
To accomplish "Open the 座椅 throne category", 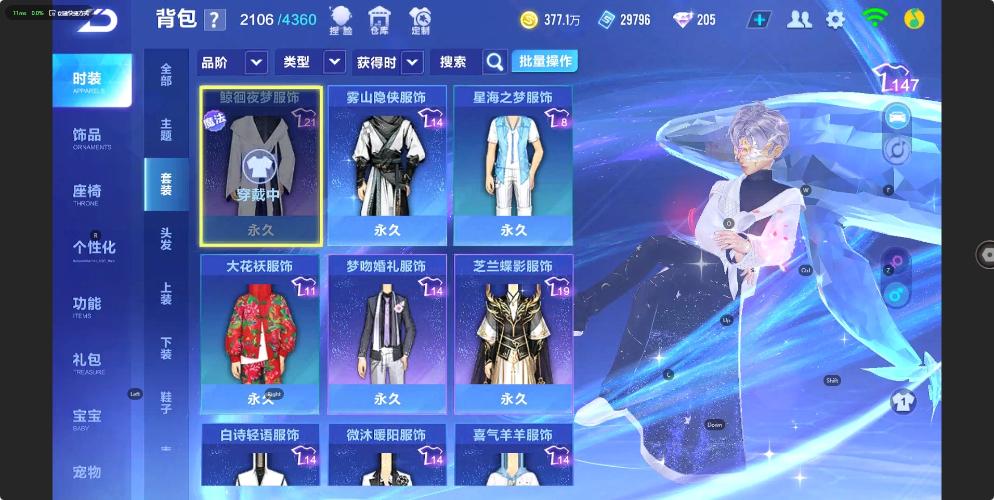I will (89, 193).
